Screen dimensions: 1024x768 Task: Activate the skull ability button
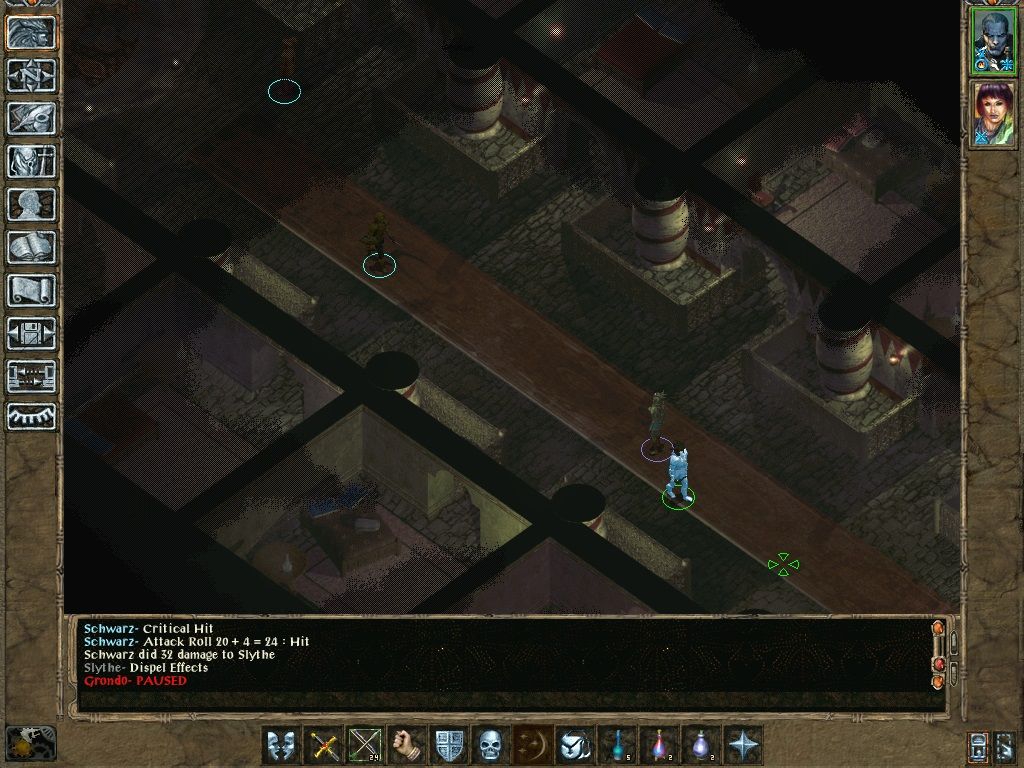pos(489,745)
